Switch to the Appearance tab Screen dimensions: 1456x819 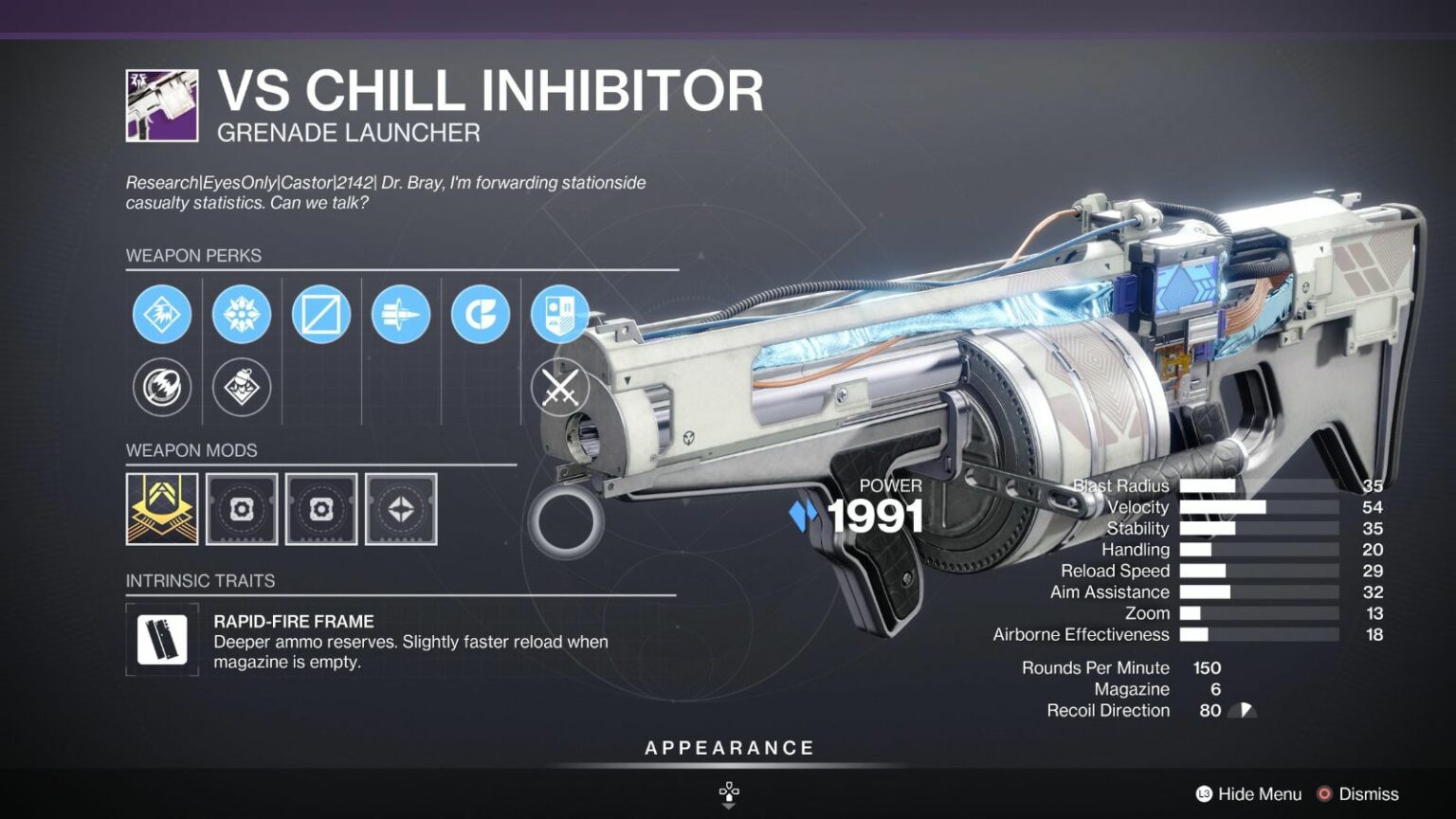728,746
